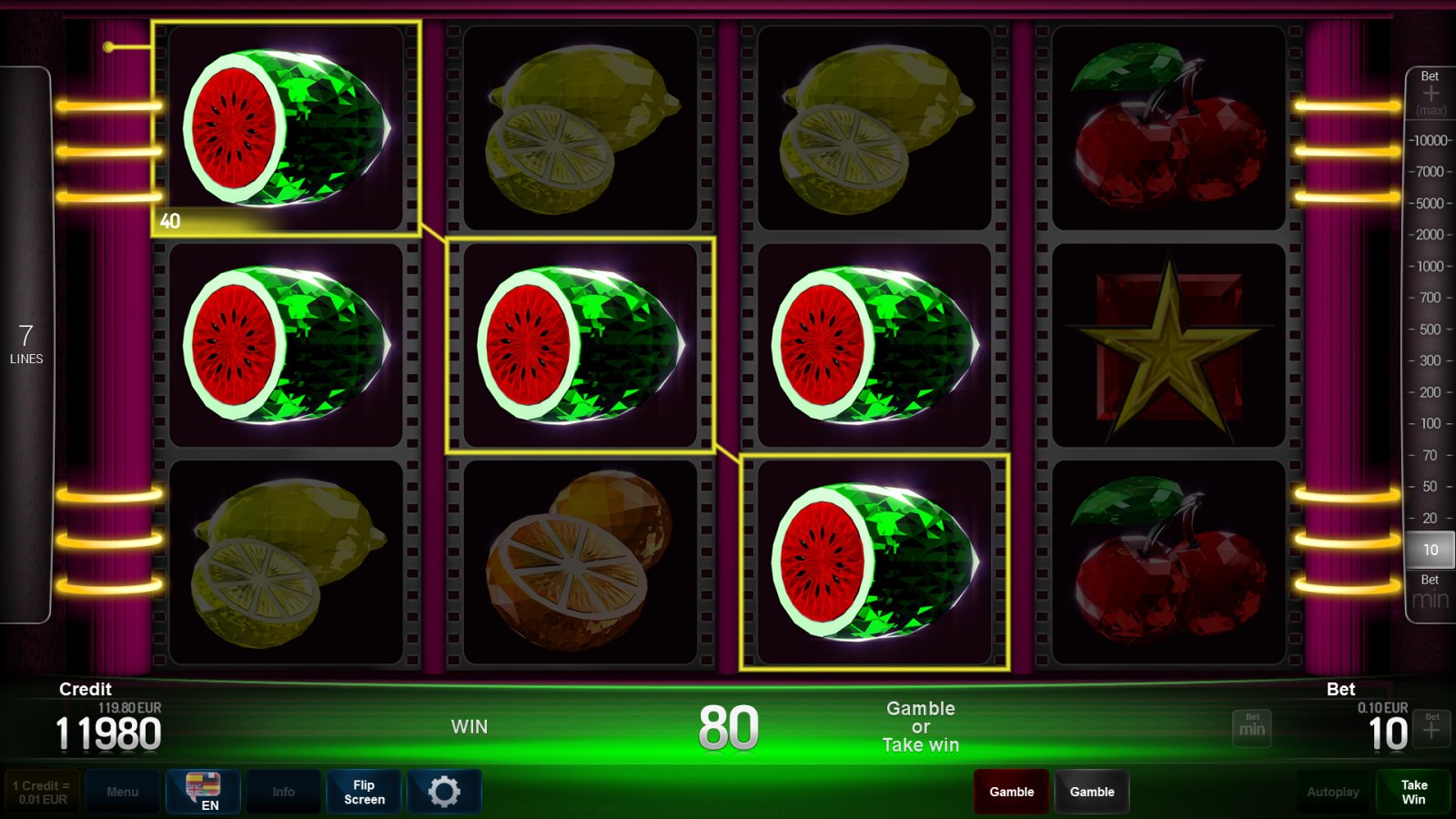This screenshot has height=819, width=1456.
Task: Activate Flip Screen
Action: pyautogui.click(x=364, y=792)
